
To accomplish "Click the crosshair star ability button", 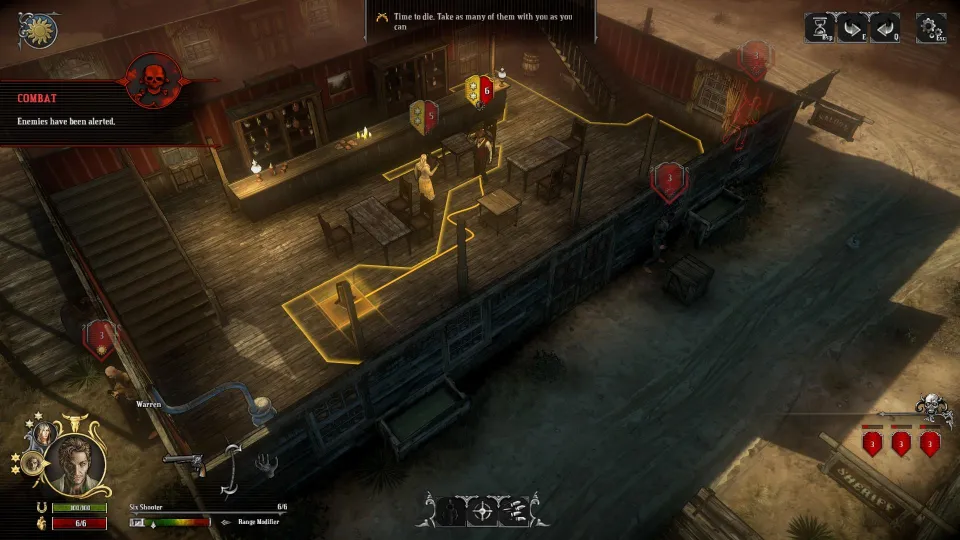I will pos(481,512).
